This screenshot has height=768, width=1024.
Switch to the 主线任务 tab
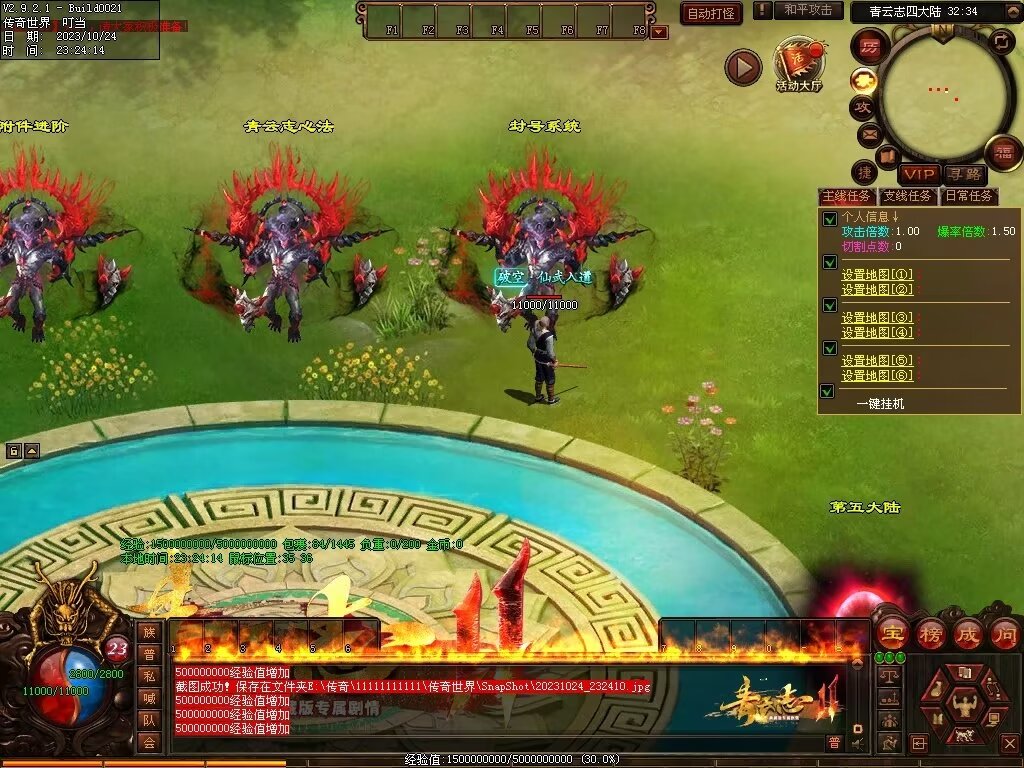(846, 196)
